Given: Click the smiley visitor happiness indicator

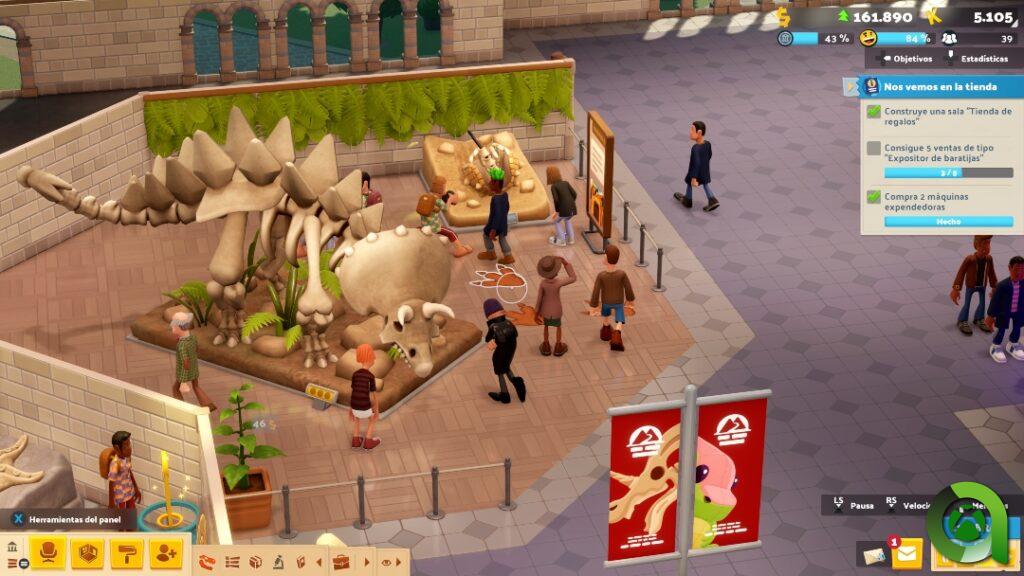Looking at the screenshot, I should coord(868,38).
